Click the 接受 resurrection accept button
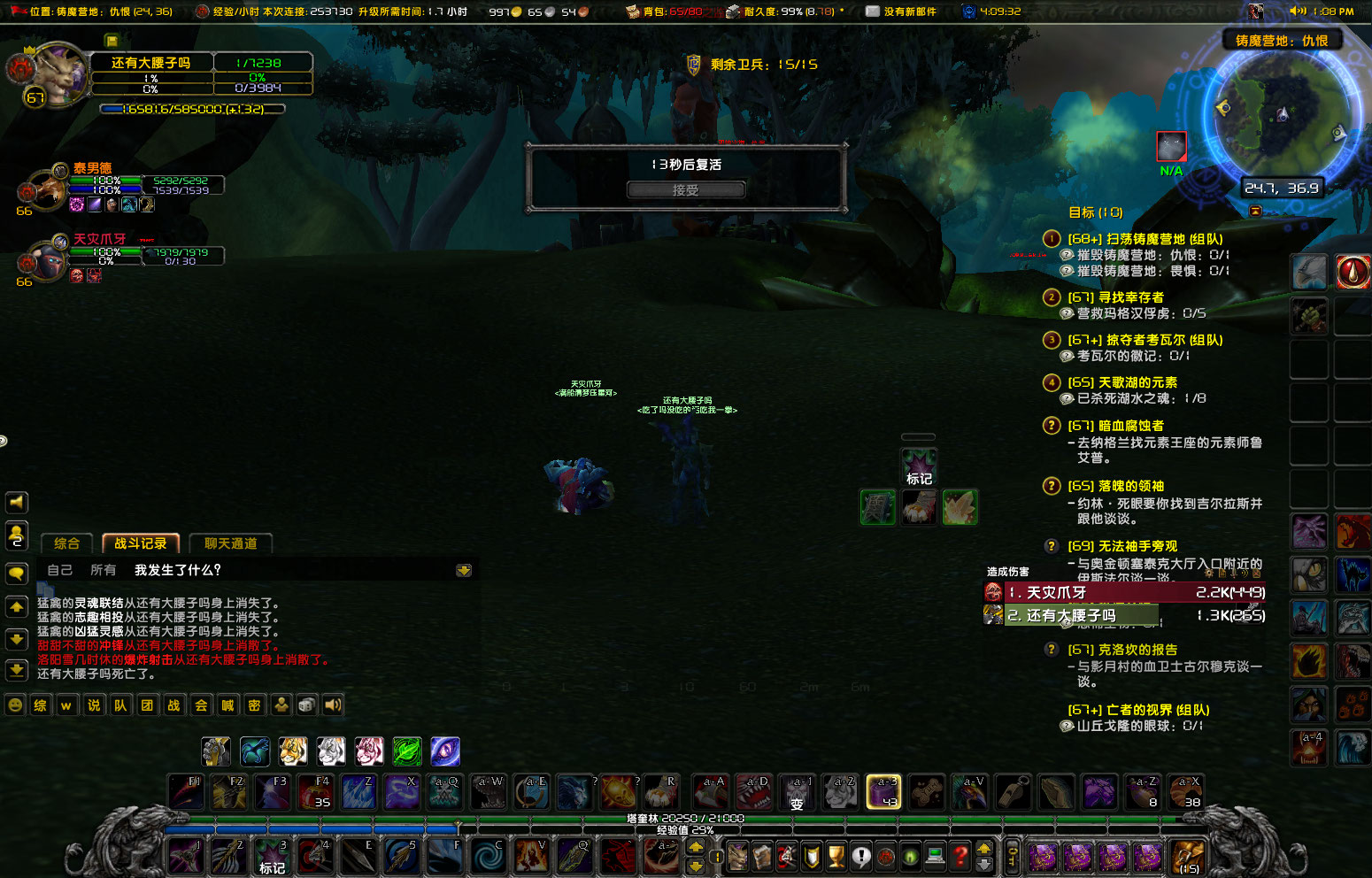 click(x=685, y=189)
